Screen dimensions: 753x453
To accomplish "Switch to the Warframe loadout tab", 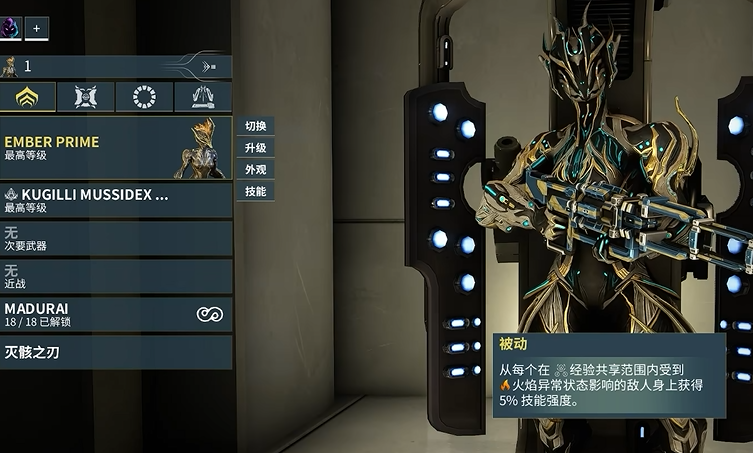I will point(28,97).
